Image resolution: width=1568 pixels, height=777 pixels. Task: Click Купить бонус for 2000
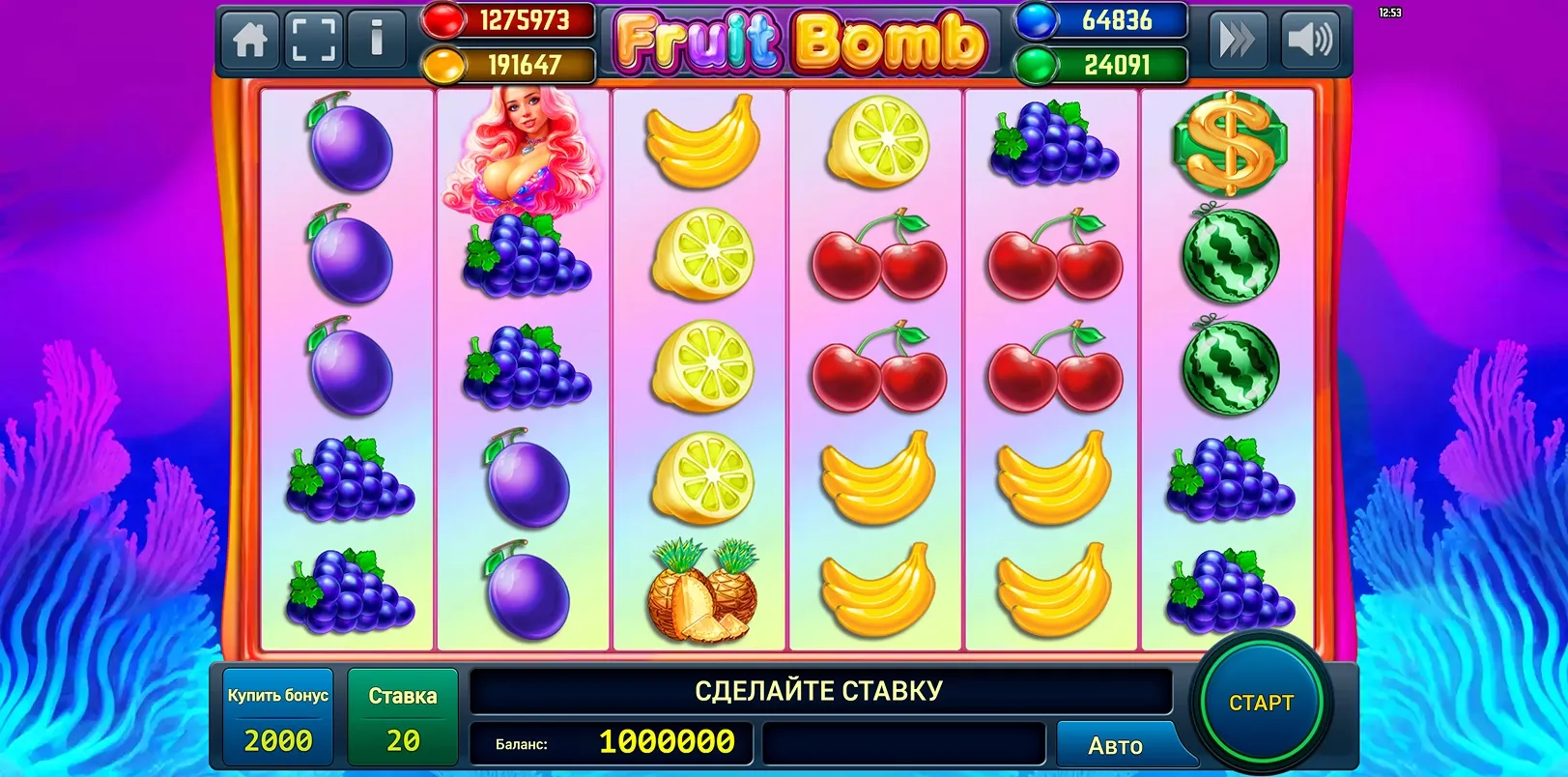click(277, 715)
